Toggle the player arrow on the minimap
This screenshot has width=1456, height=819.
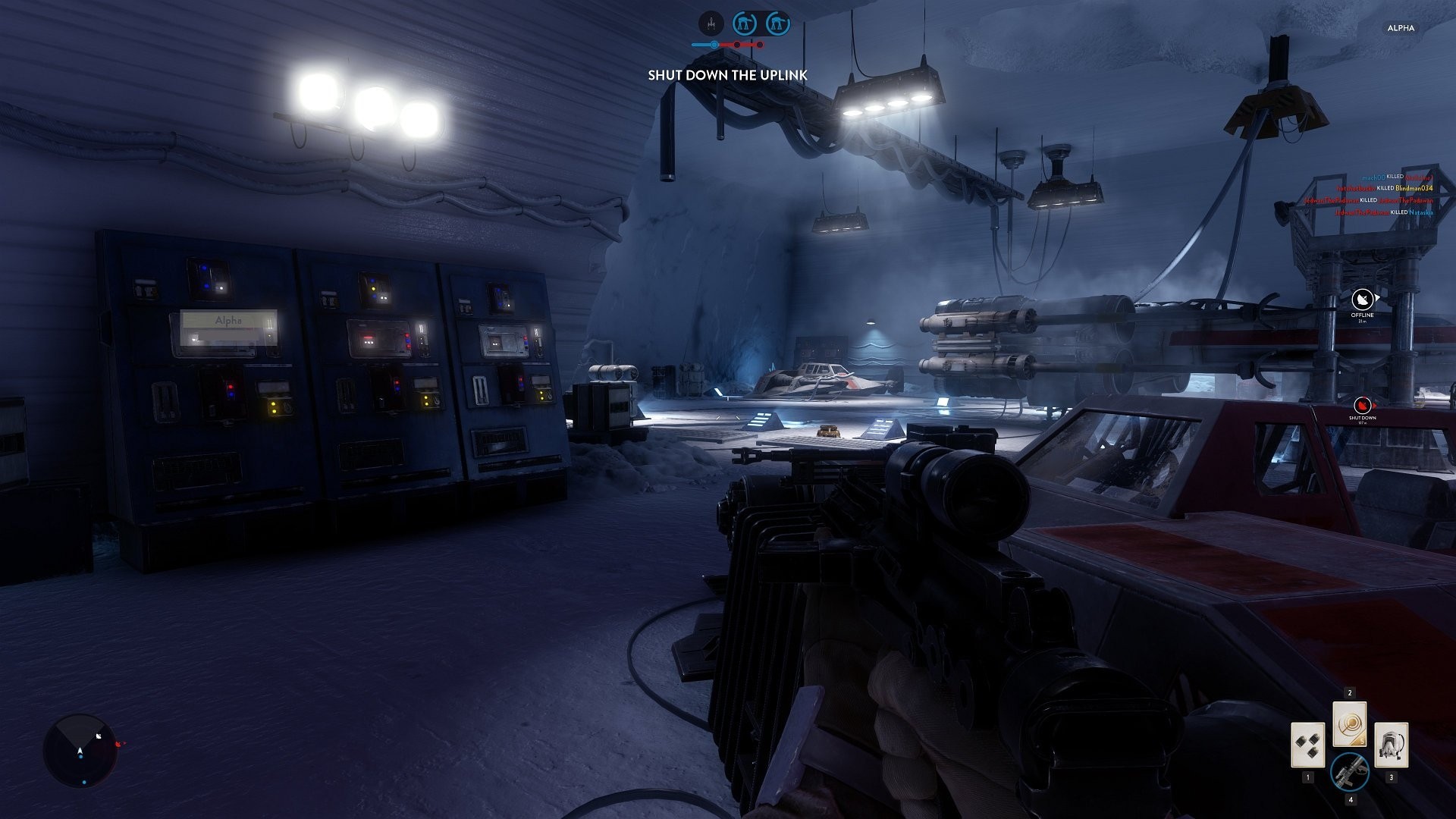click(x=80, y=751)
